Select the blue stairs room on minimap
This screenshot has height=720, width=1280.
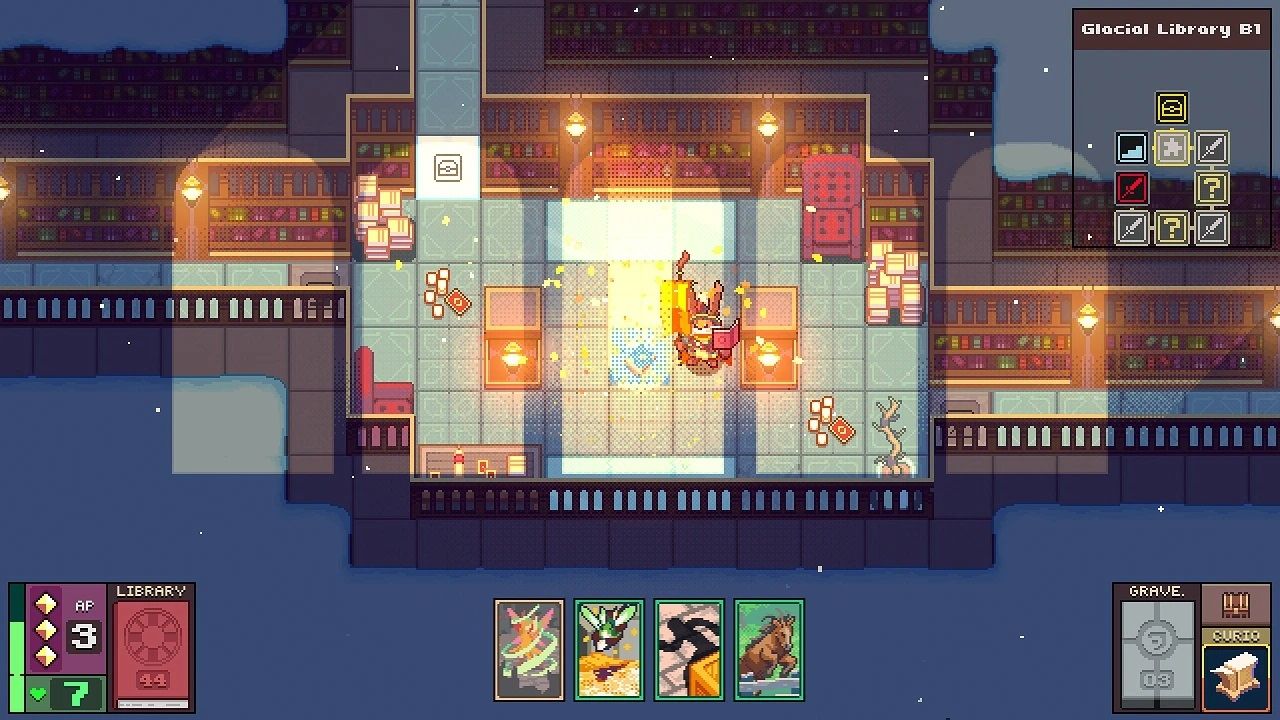(x=1132, y=148)
